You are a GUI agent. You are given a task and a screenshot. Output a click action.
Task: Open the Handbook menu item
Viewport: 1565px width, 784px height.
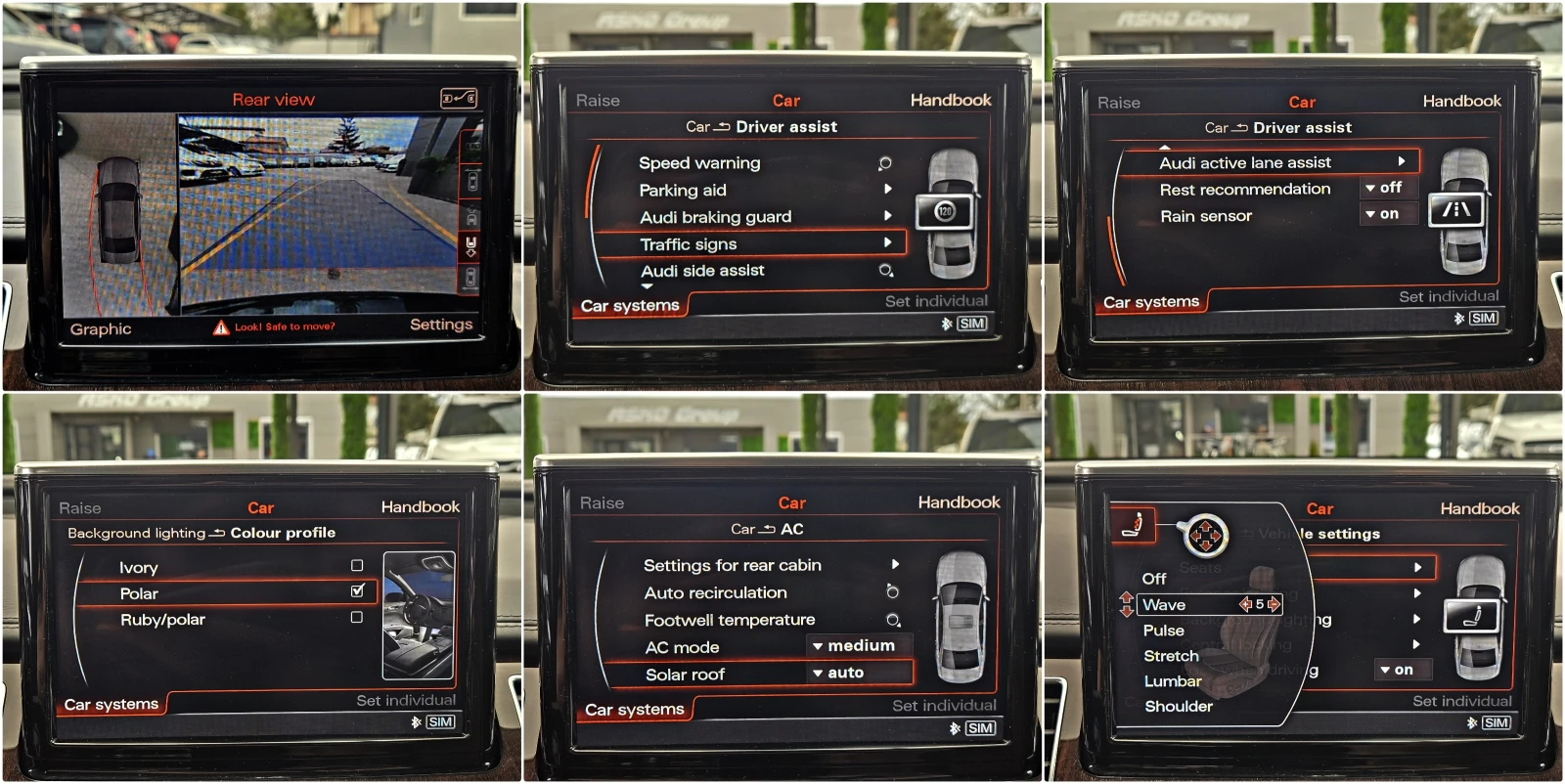click(x=951, y=100)
